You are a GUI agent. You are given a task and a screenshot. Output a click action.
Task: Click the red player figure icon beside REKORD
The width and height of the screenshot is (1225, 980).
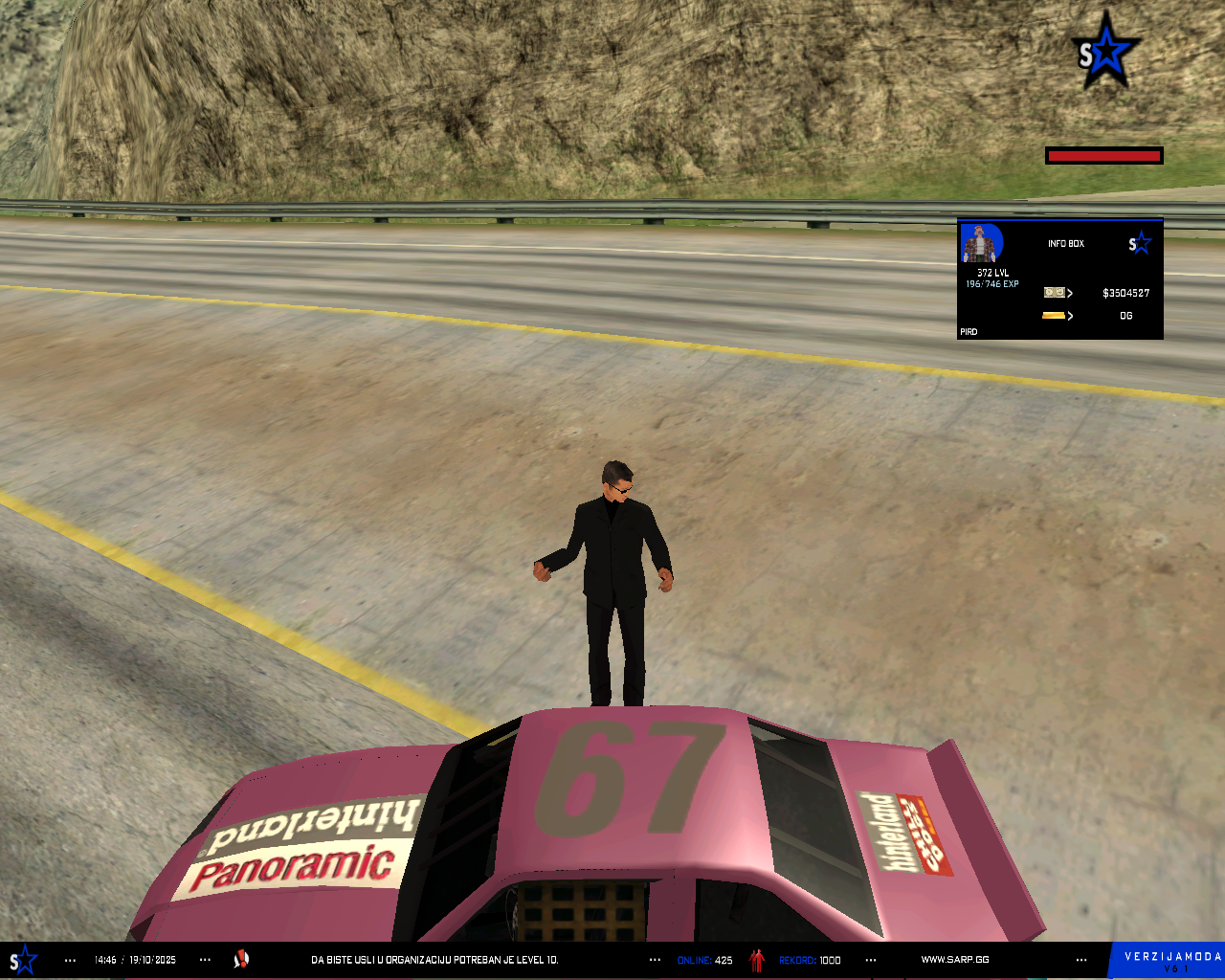tap(756, 959)
